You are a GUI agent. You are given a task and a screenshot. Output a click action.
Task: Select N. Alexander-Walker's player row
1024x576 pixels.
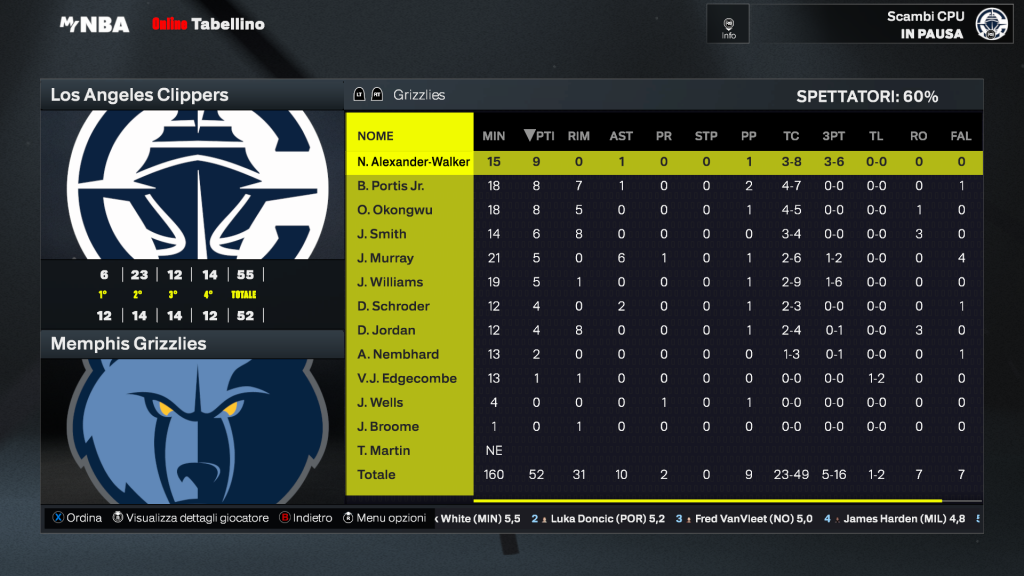tap(413, 162)
